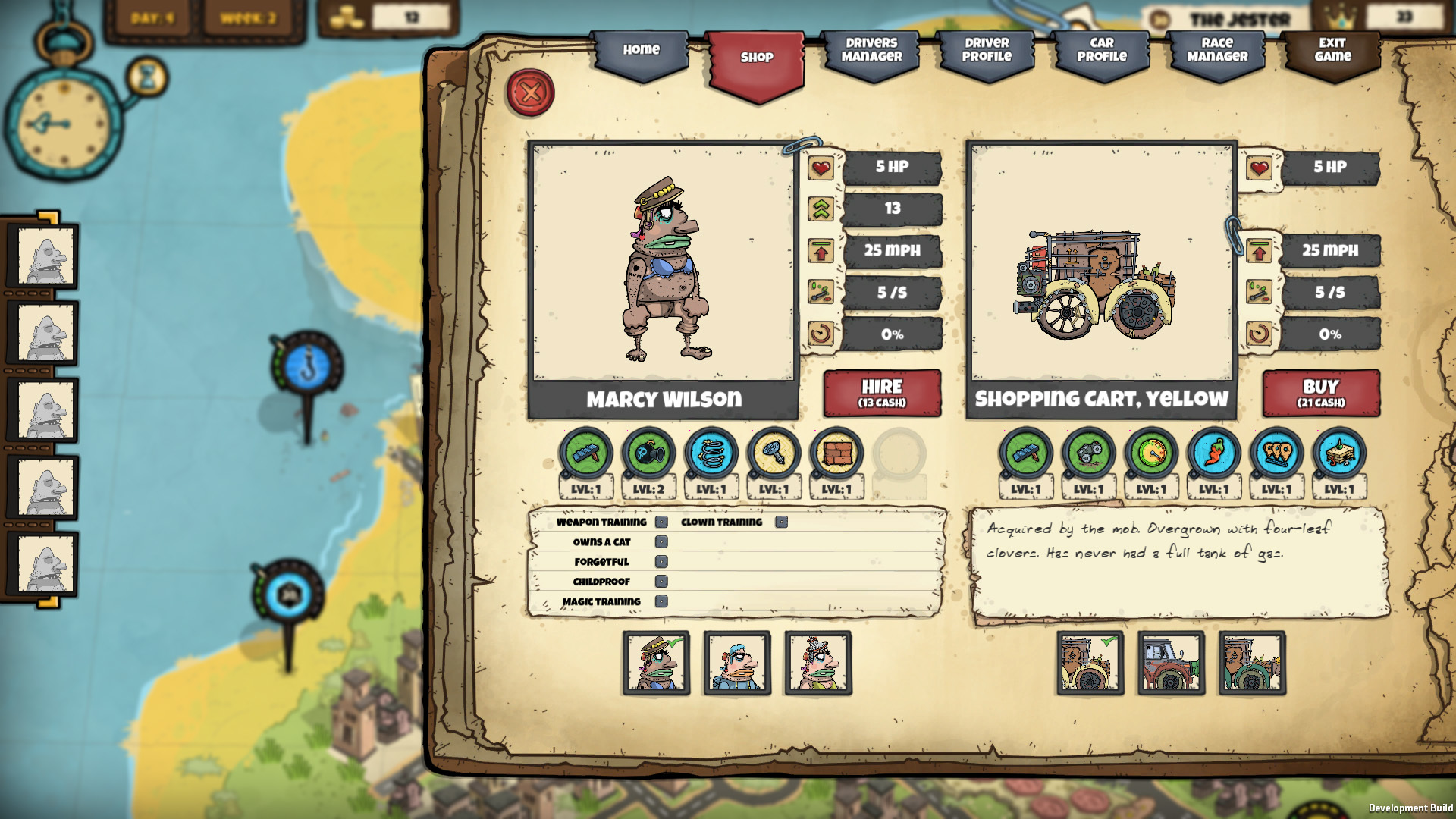Viewport: 1456px width, 819px height.
Task: Buy the yellow Shopping Cart for 21 cash
Action: pyautogui.click(x=1321, y=395)
